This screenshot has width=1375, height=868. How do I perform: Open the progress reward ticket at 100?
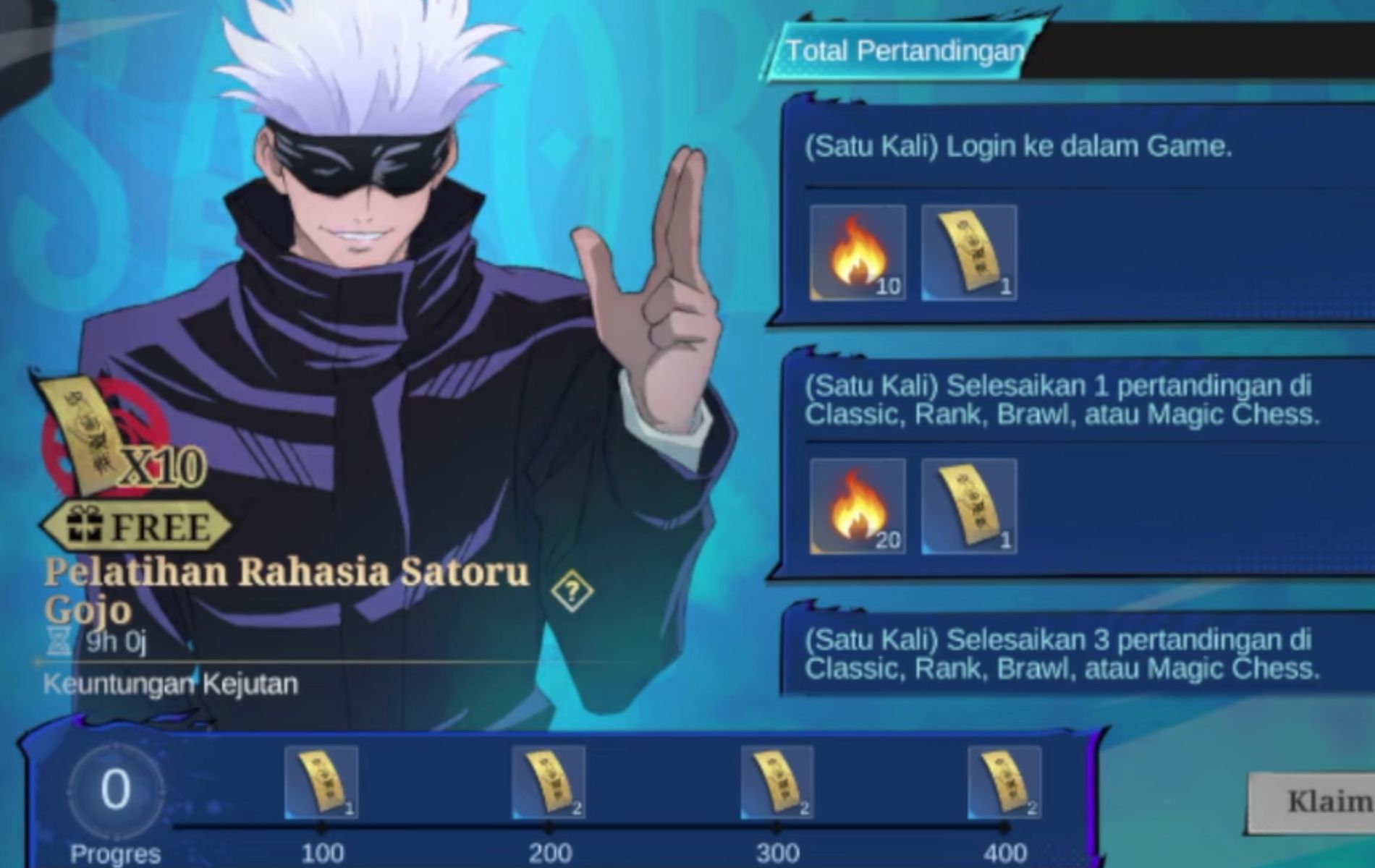pyautogui.click(x=321, y=783)
